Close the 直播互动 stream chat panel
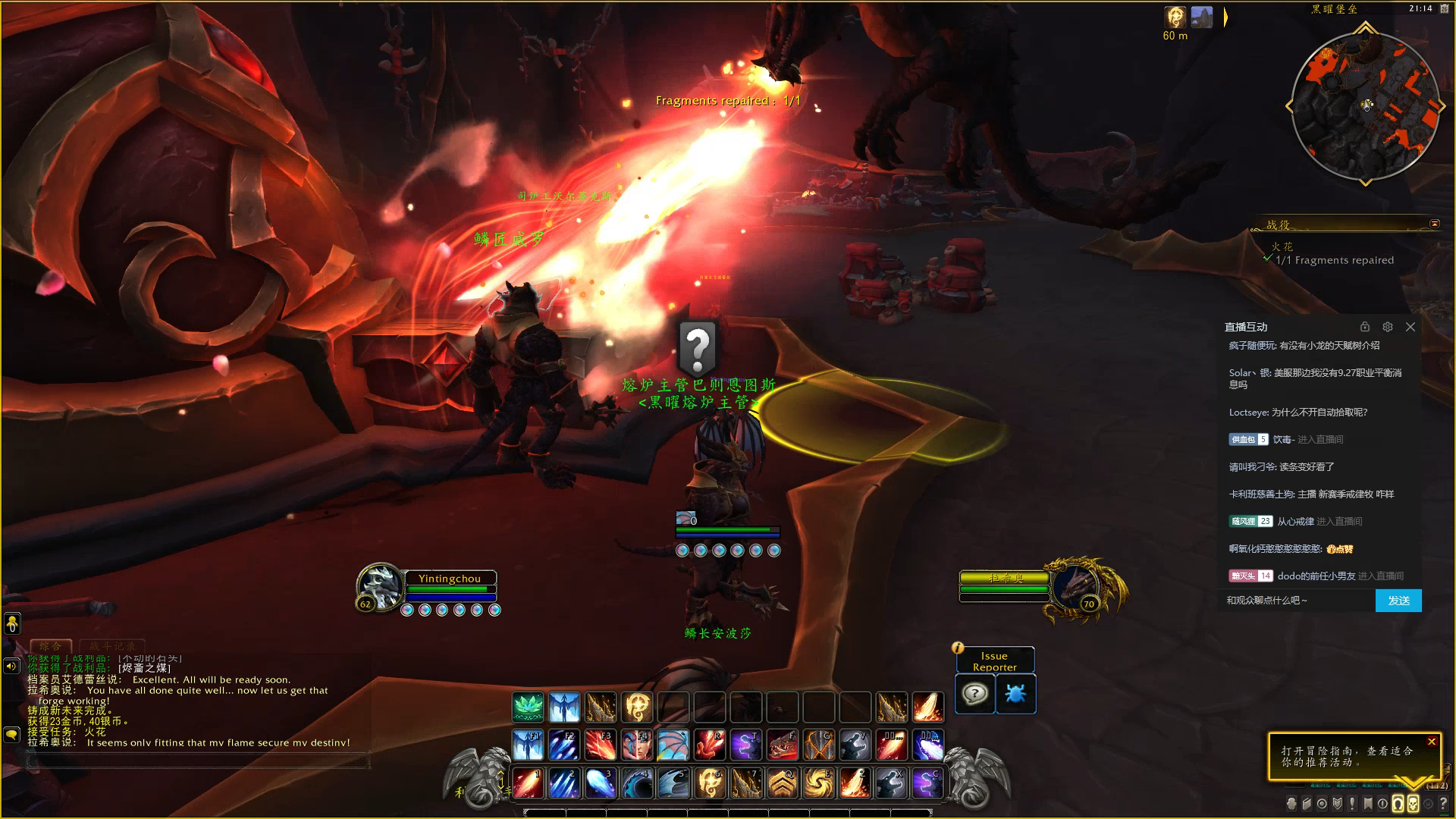 (x=1410, y=327)
